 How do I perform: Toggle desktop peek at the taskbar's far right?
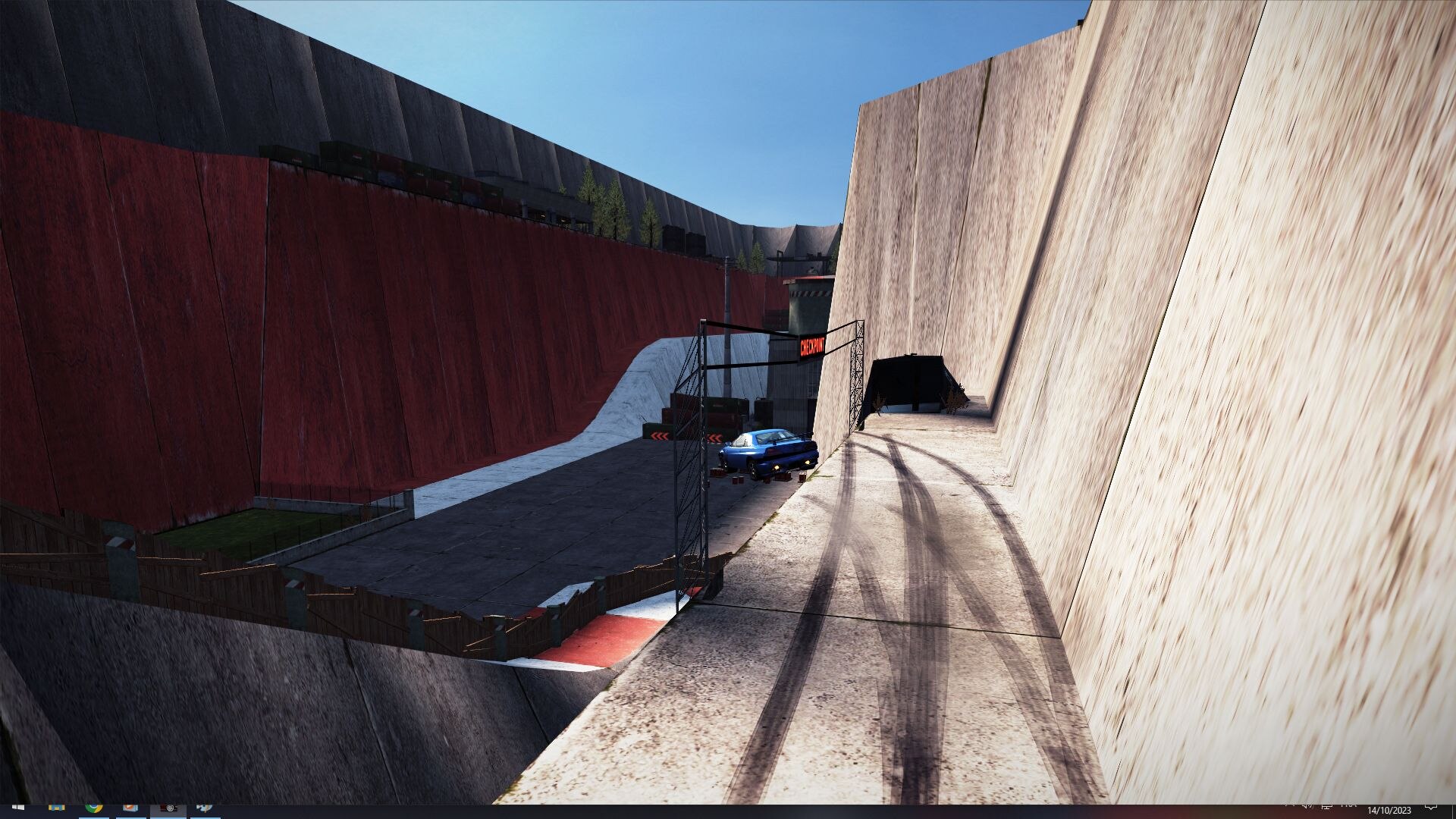pos(1454,808)
